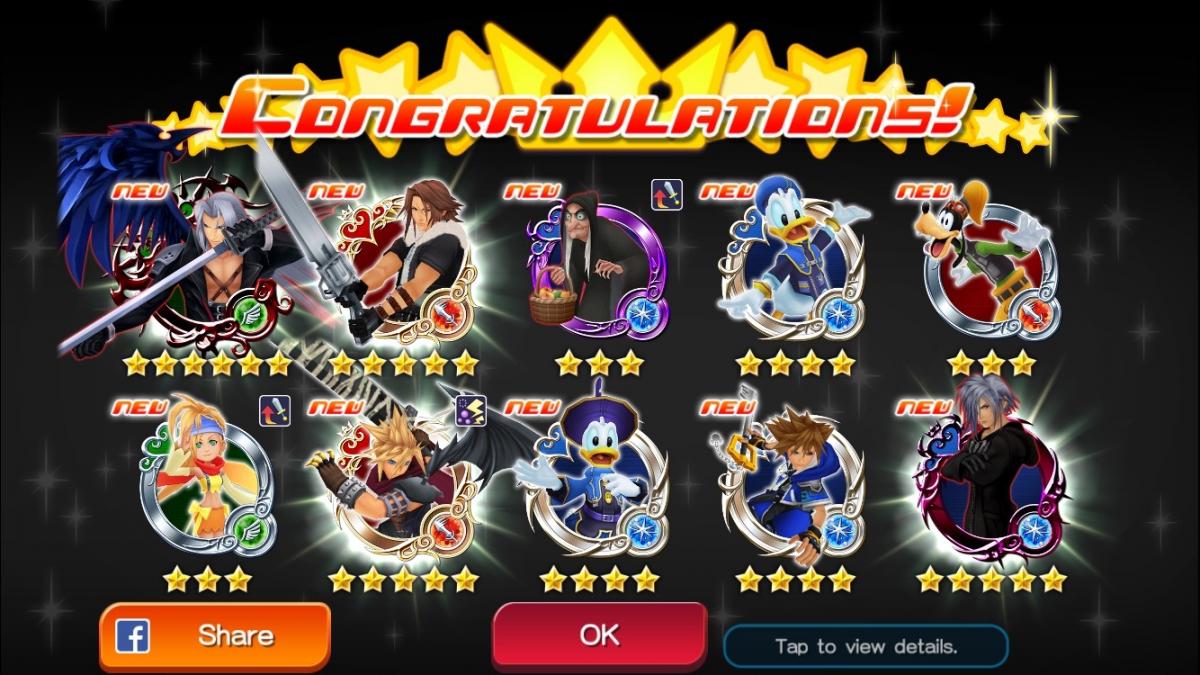Share the results on Facebook
This screenshot has height=675, width=1200.
(x=214, y=635)
